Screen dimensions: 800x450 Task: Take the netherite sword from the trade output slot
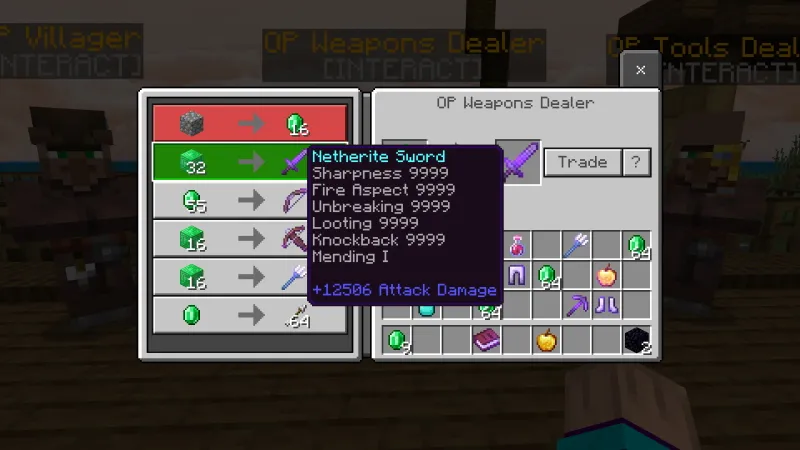pyautogui.click(x=518, y=161)
